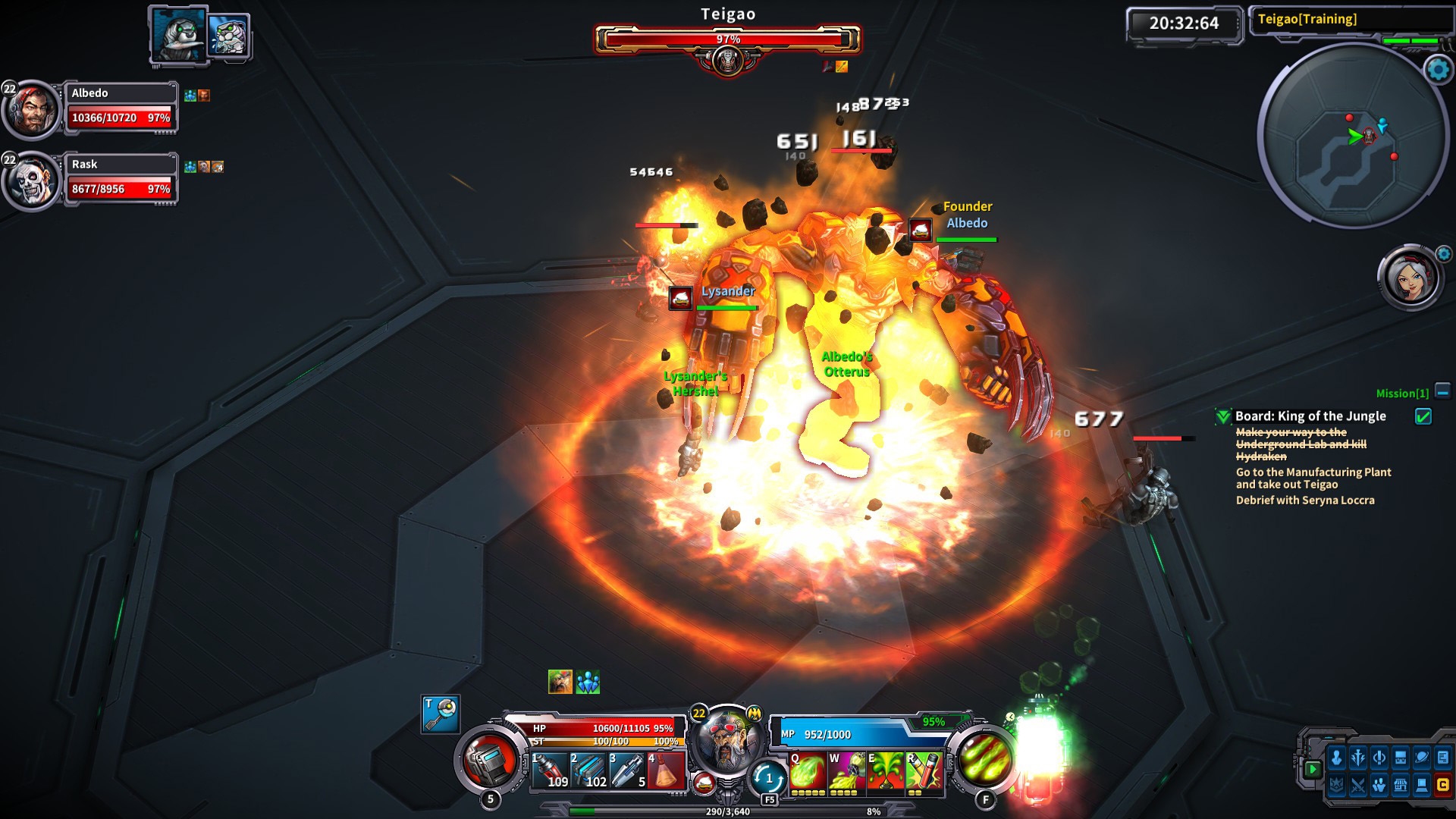Trigger the E green splash ability
The height and width of the screenshot is (819, 1456).
coord(886,773)
